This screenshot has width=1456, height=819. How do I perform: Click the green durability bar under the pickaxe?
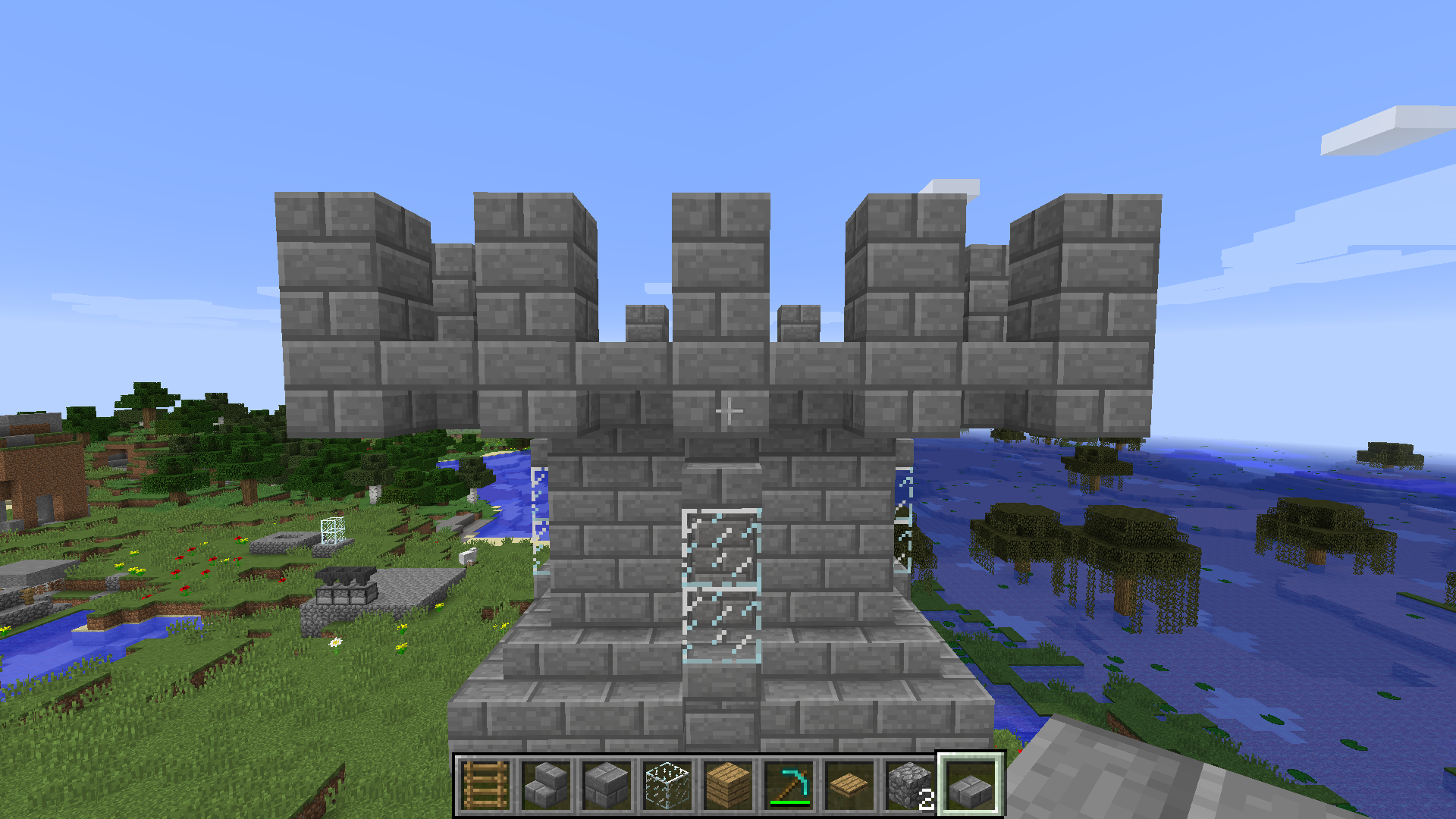[x=789, y=804]
